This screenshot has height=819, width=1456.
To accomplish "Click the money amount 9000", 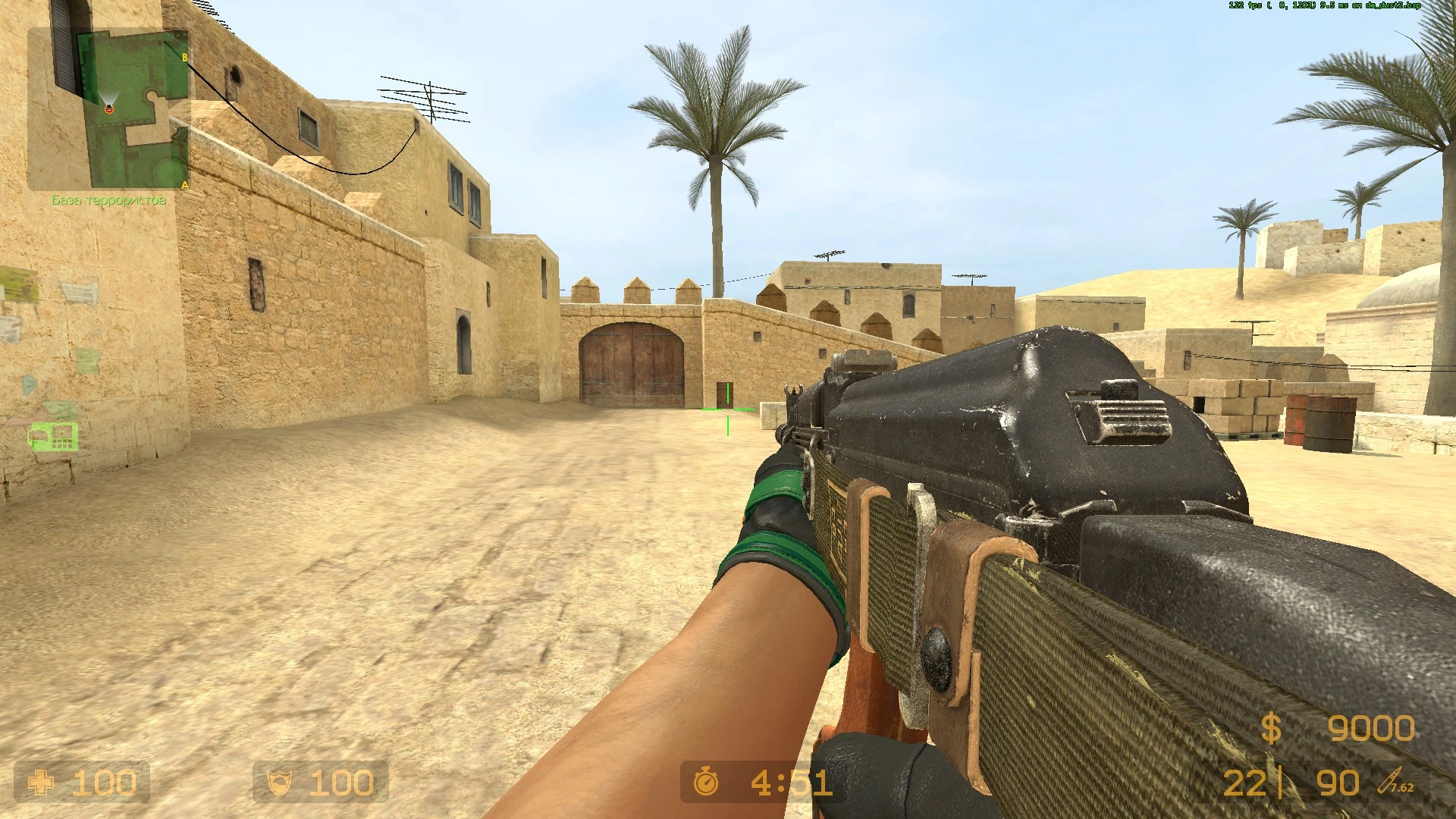I will (x=1373, y=728).
